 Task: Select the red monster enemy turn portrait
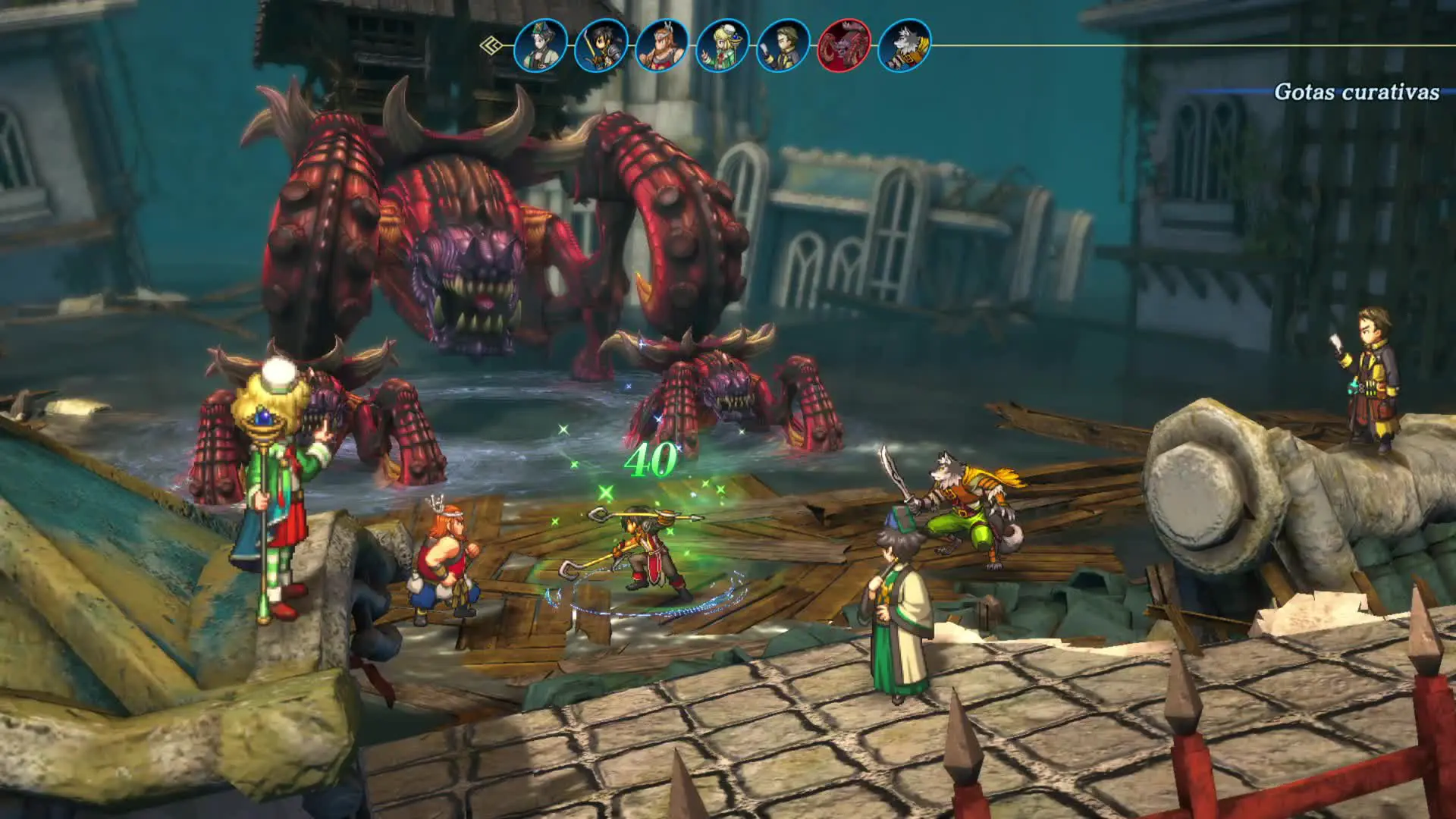(844, 45)
